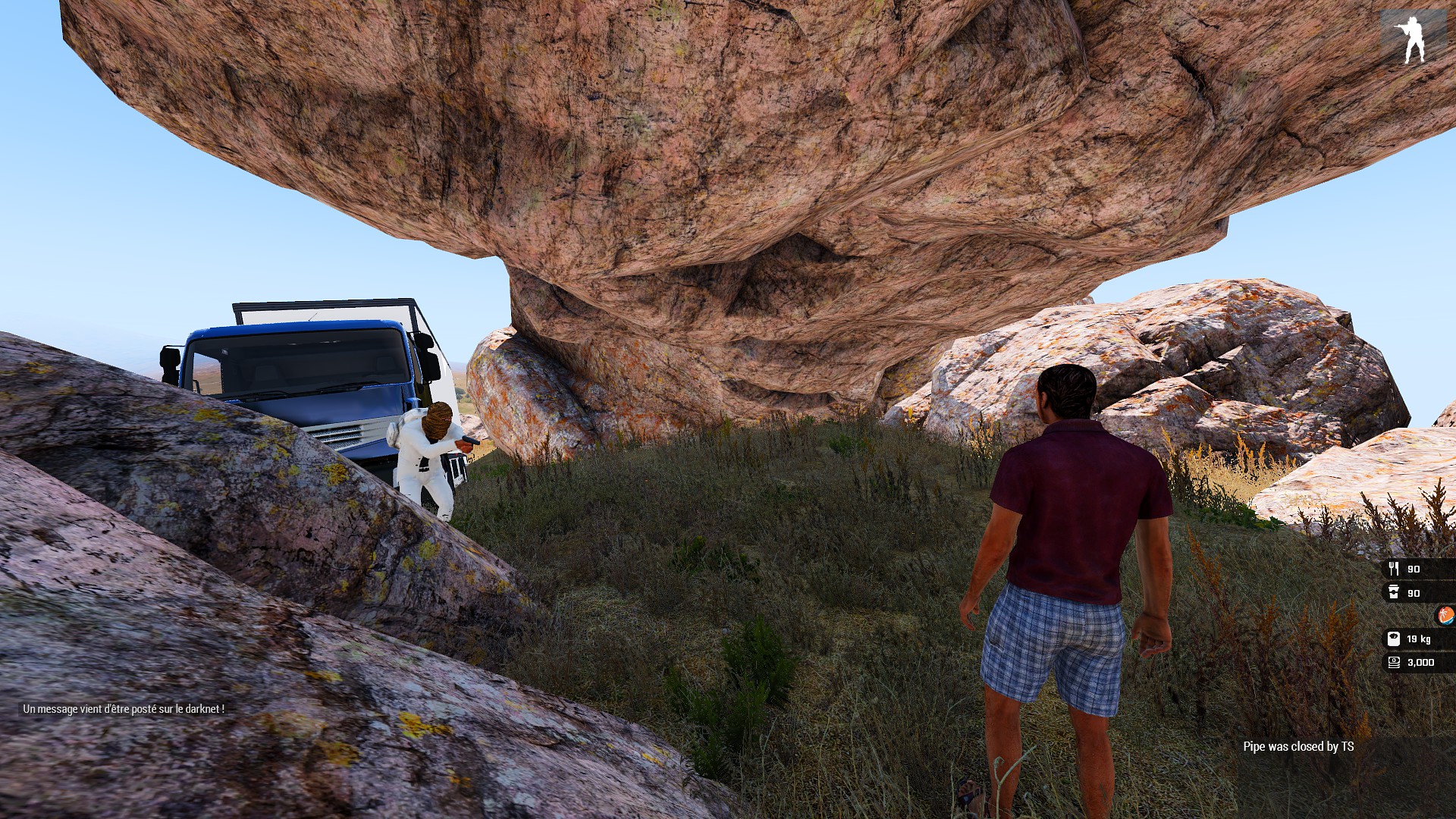
Task: Select the drink cup thirst icon
Action: pos(1394,592)
